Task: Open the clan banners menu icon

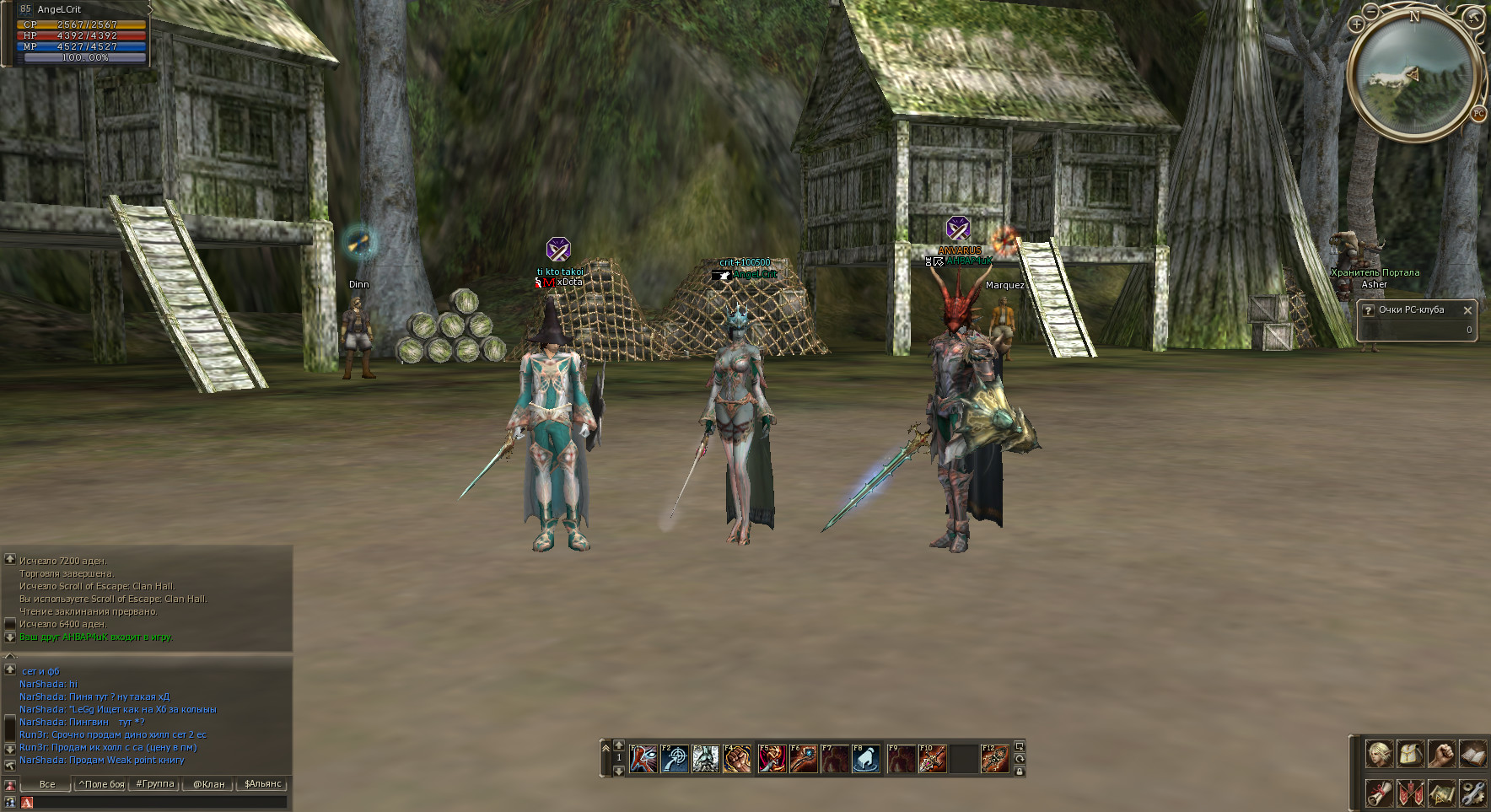Action: [x=1410, y=793]
